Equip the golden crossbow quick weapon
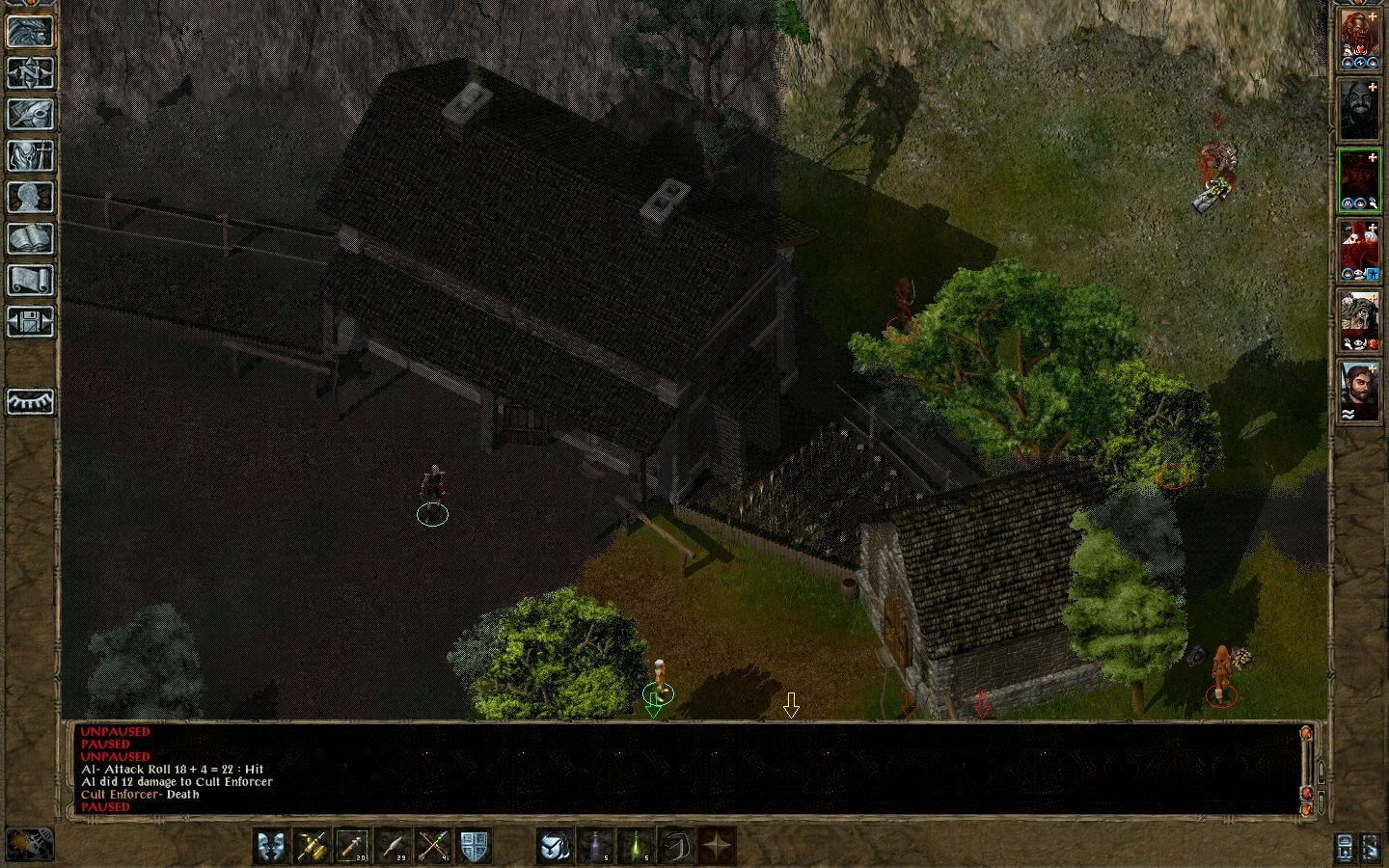This screenshot has width=1389, height=868. [313, 846]
